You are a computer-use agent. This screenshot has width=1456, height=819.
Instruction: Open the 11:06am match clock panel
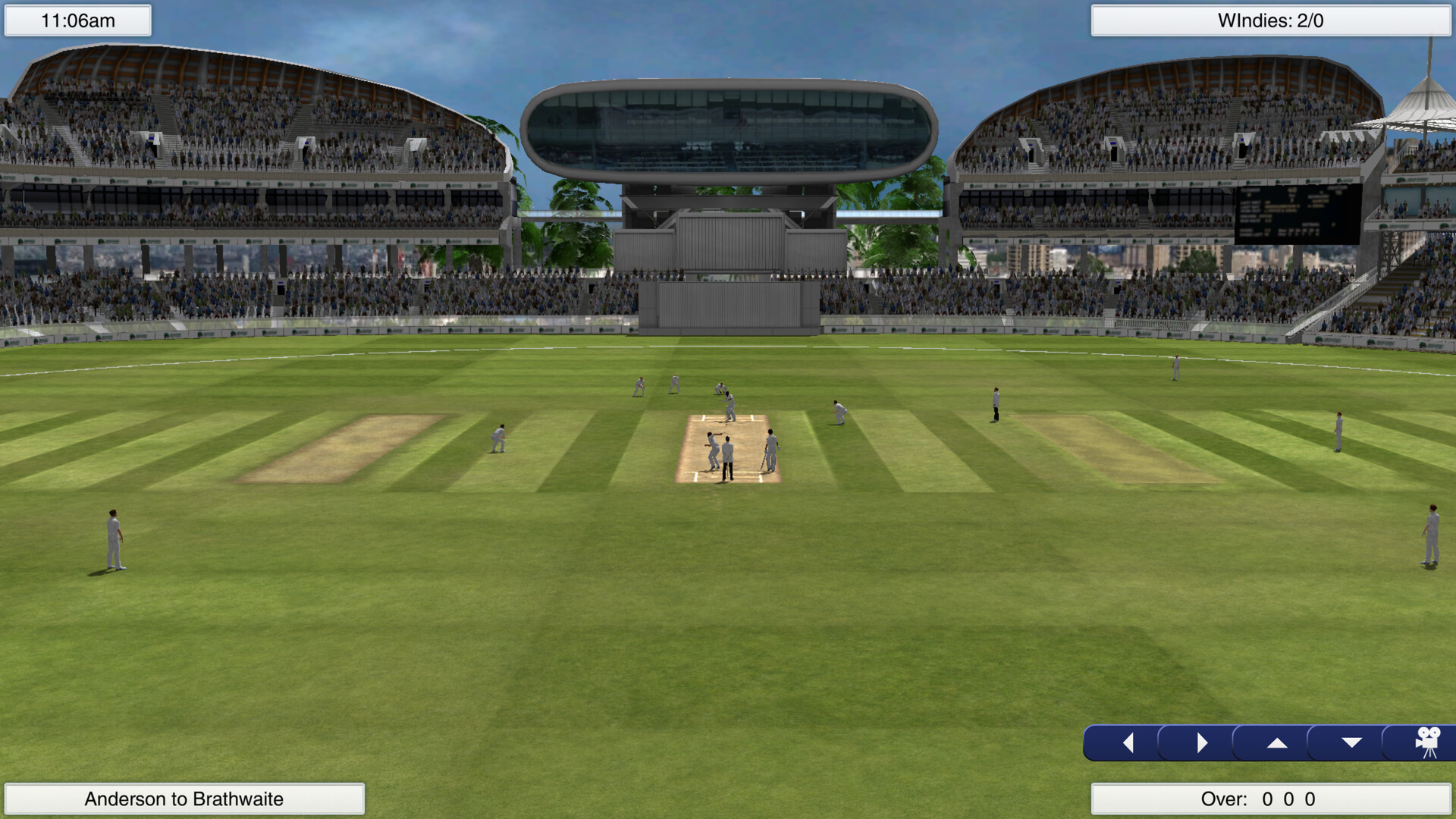pyautogui.click(x=78, y=20)
